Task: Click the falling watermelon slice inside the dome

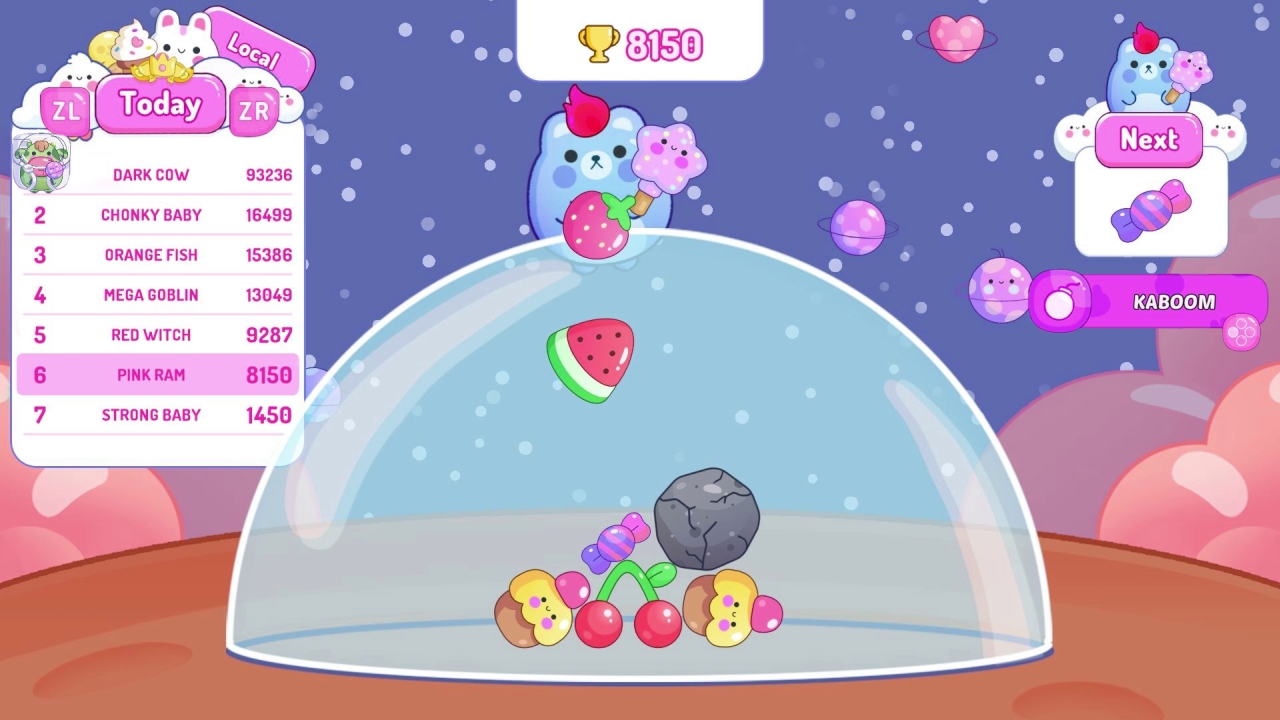Action: 592,358
